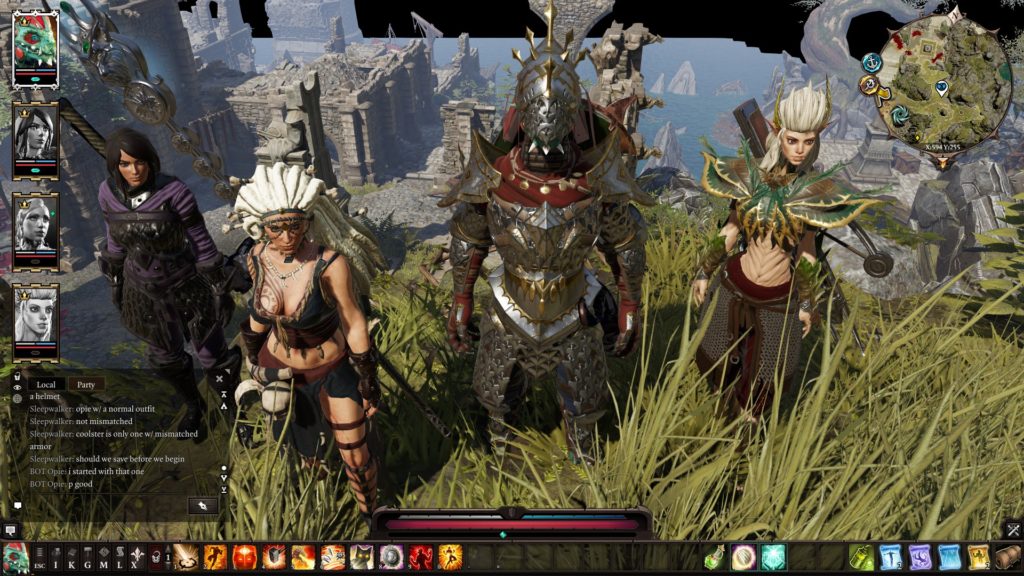Open the journal with the L button
This screenshot has width=1024, height=576.
click(x=119, y=558)
